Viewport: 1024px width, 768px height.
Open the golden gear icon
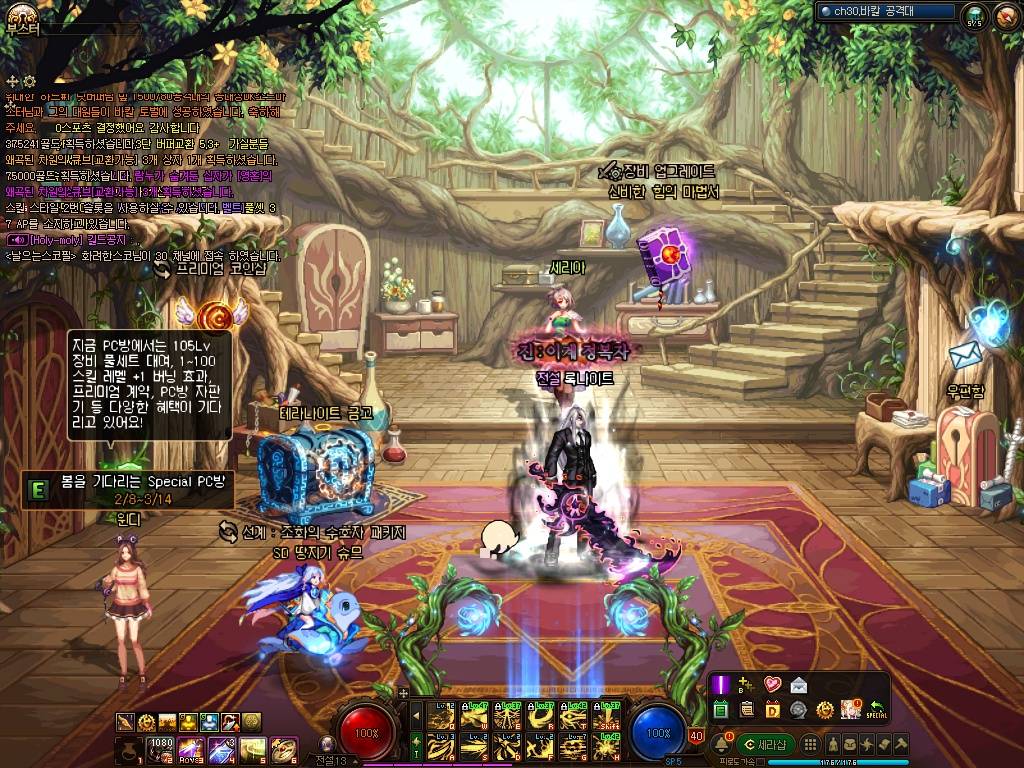pyautogui.click(x=825, y=709)
